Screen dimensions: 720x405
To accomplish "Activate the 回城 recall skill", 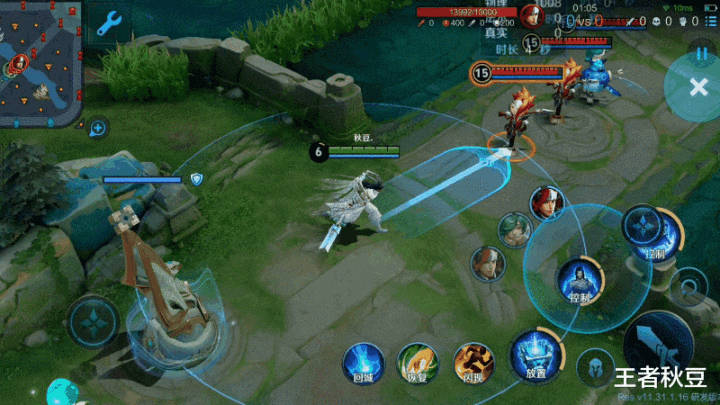I will 363,362.
